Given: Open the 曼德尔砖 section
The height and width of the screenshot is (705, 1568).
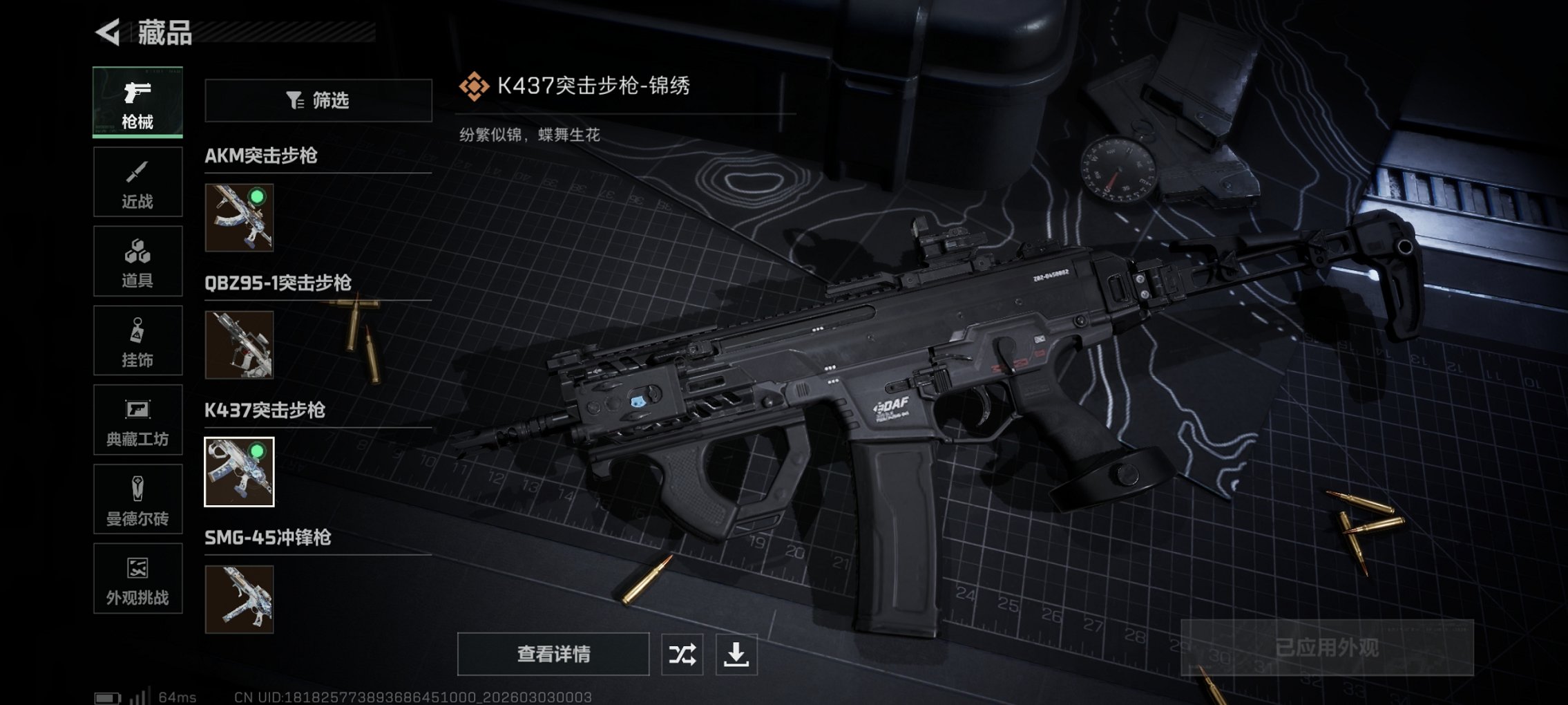Looking at the screenshot, I should (x=137, y=500).
